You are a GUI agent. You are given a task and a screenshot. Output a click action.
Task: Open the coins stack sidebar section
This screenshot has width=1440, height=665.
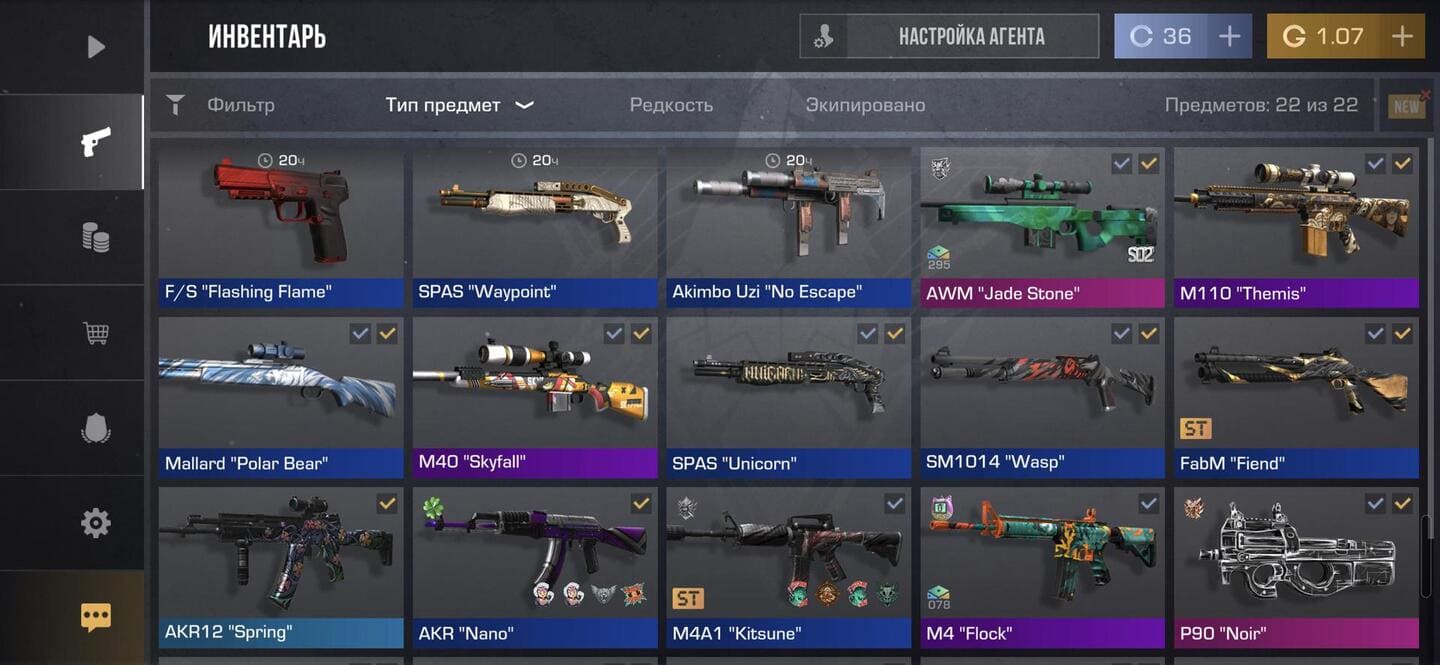[95, 237]
